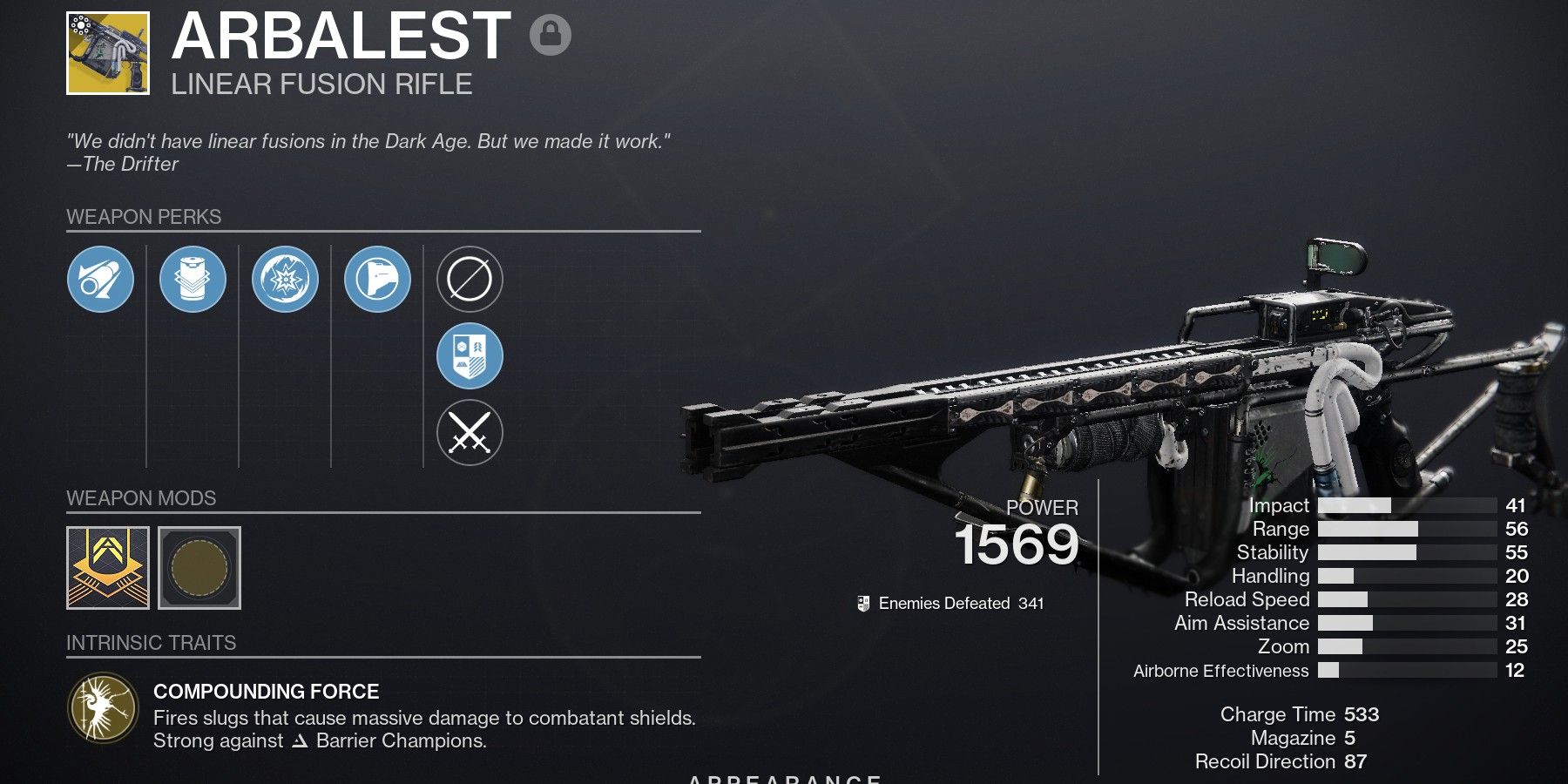Select the first barrel perk icon
The height and width of the screenshot is (784, 1568).
[100, 280]
